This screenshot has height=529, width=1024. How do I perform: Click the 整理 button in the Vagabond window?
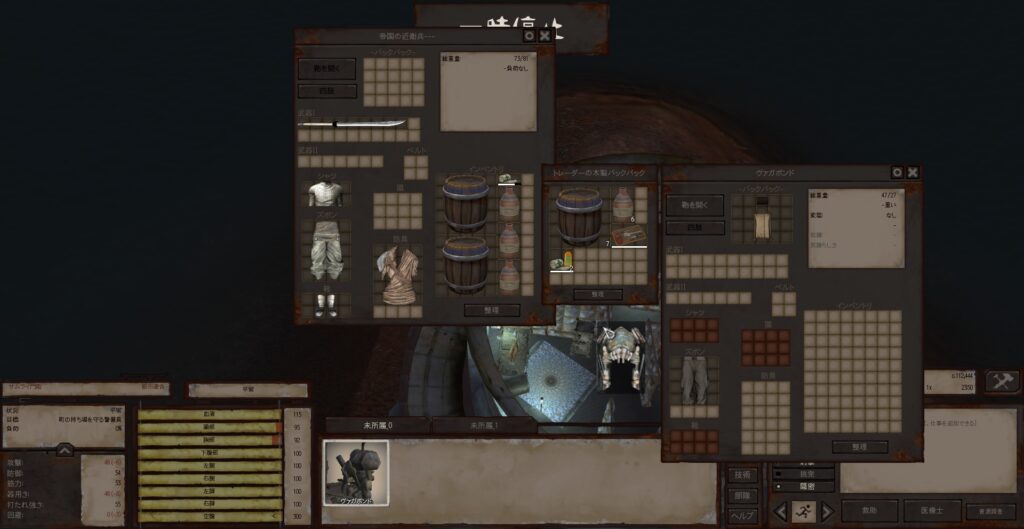click(x=859, y=447)
